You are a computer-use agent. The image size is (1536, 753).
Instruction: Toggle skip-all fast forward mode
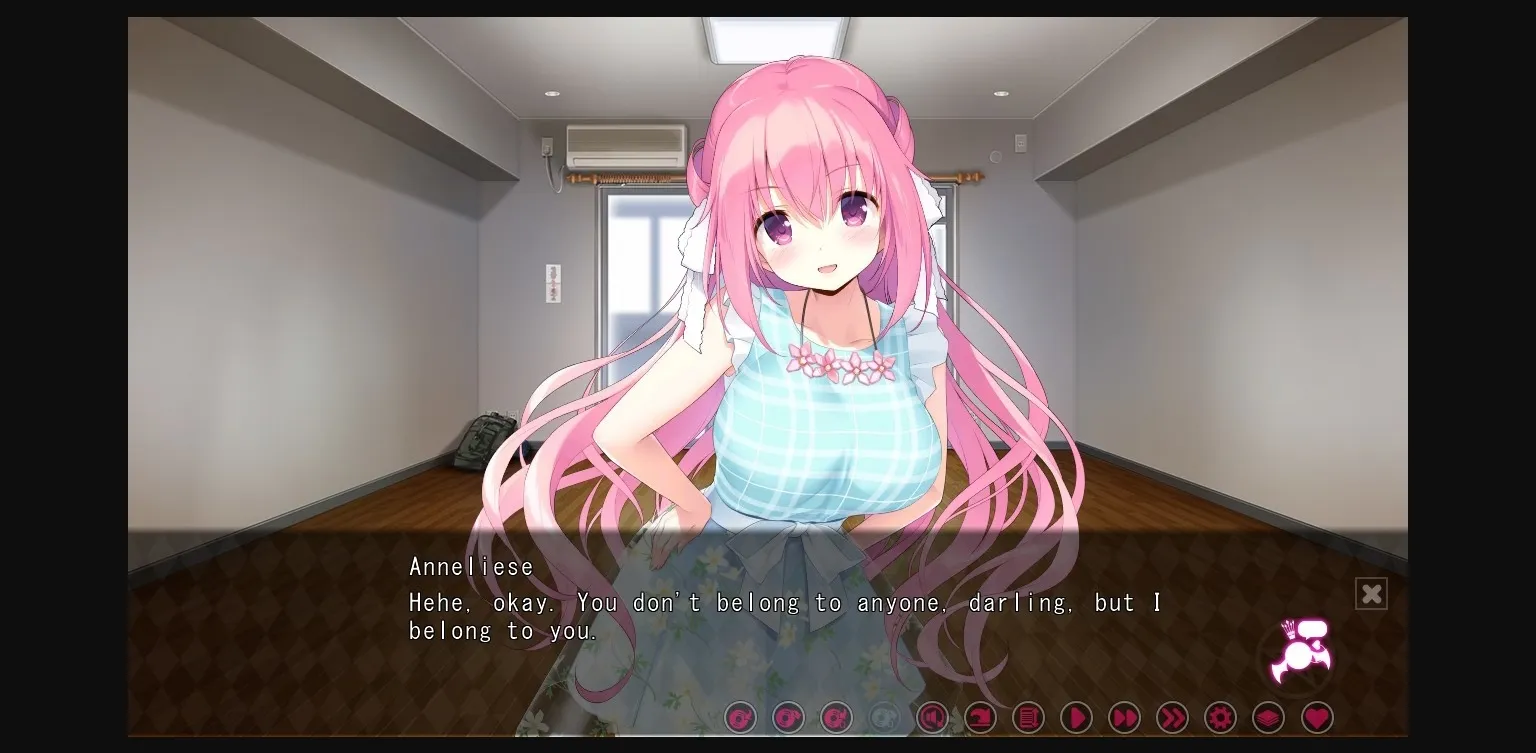1172,717
